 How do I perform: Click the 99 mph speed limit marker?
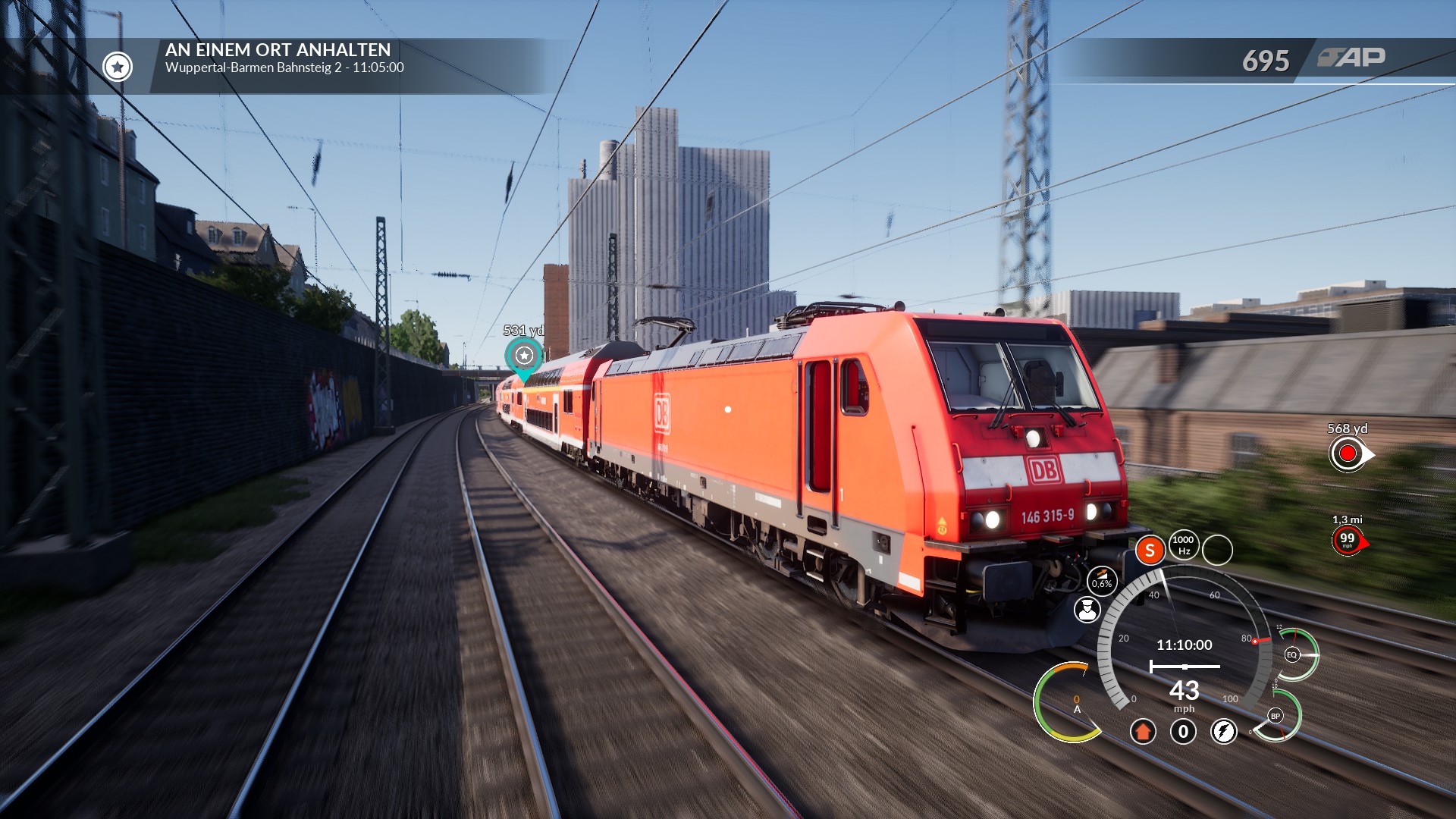(1348, 541)
